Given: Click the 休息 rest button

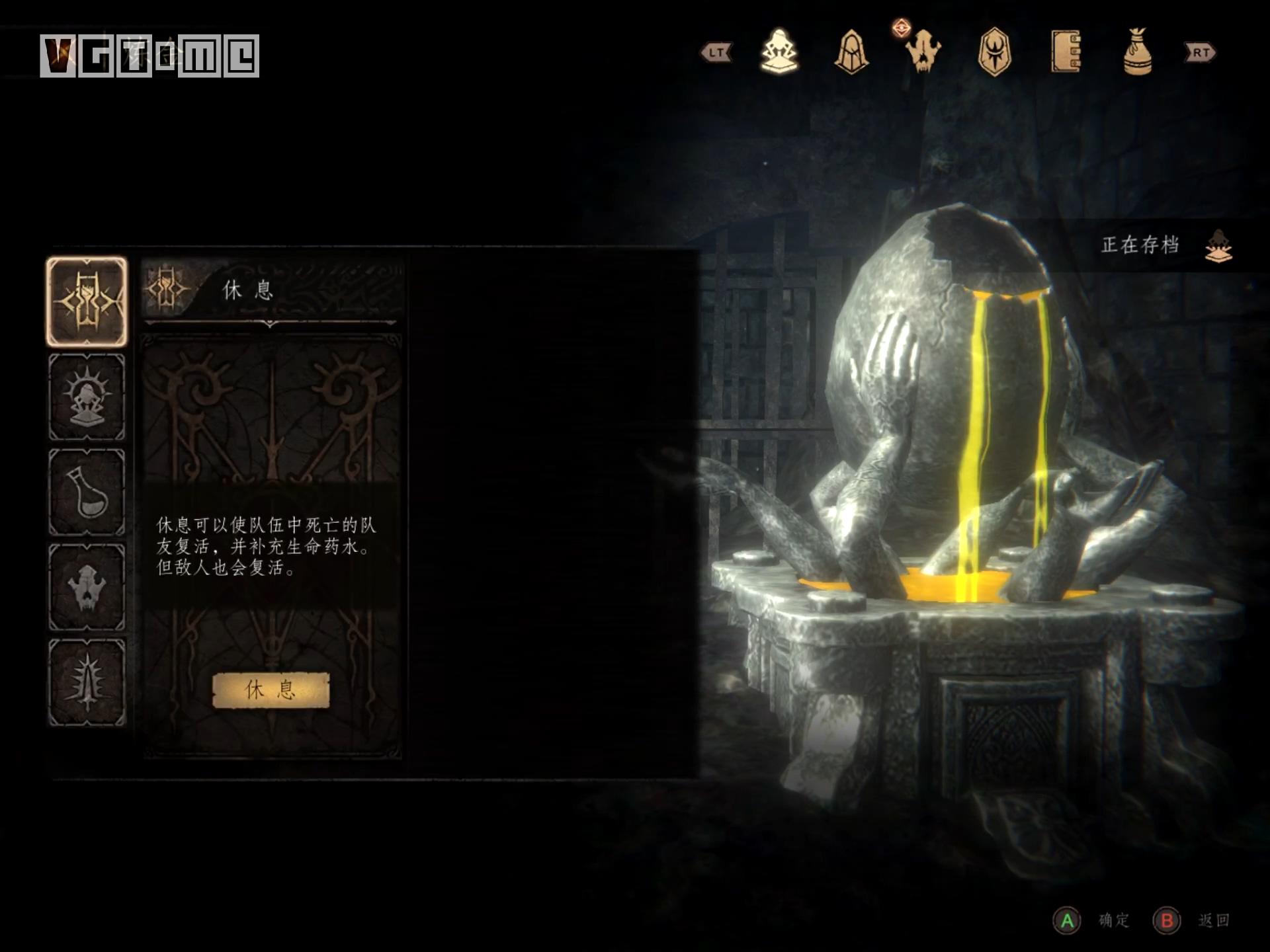Looking at the screenshot, I should 271,690.
